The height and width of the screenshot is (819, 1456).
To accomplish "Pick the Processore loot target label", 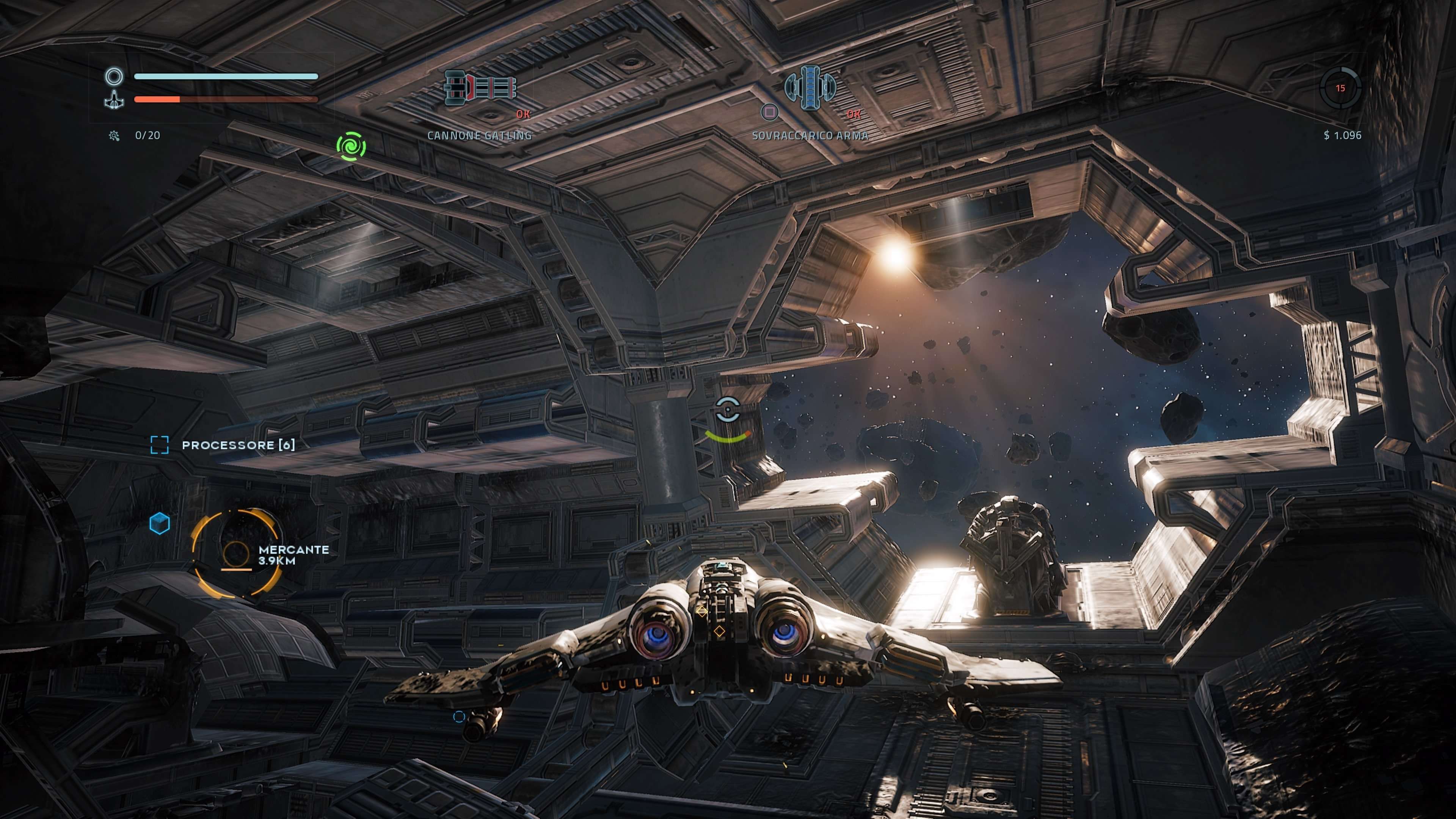I will [238, 446].
